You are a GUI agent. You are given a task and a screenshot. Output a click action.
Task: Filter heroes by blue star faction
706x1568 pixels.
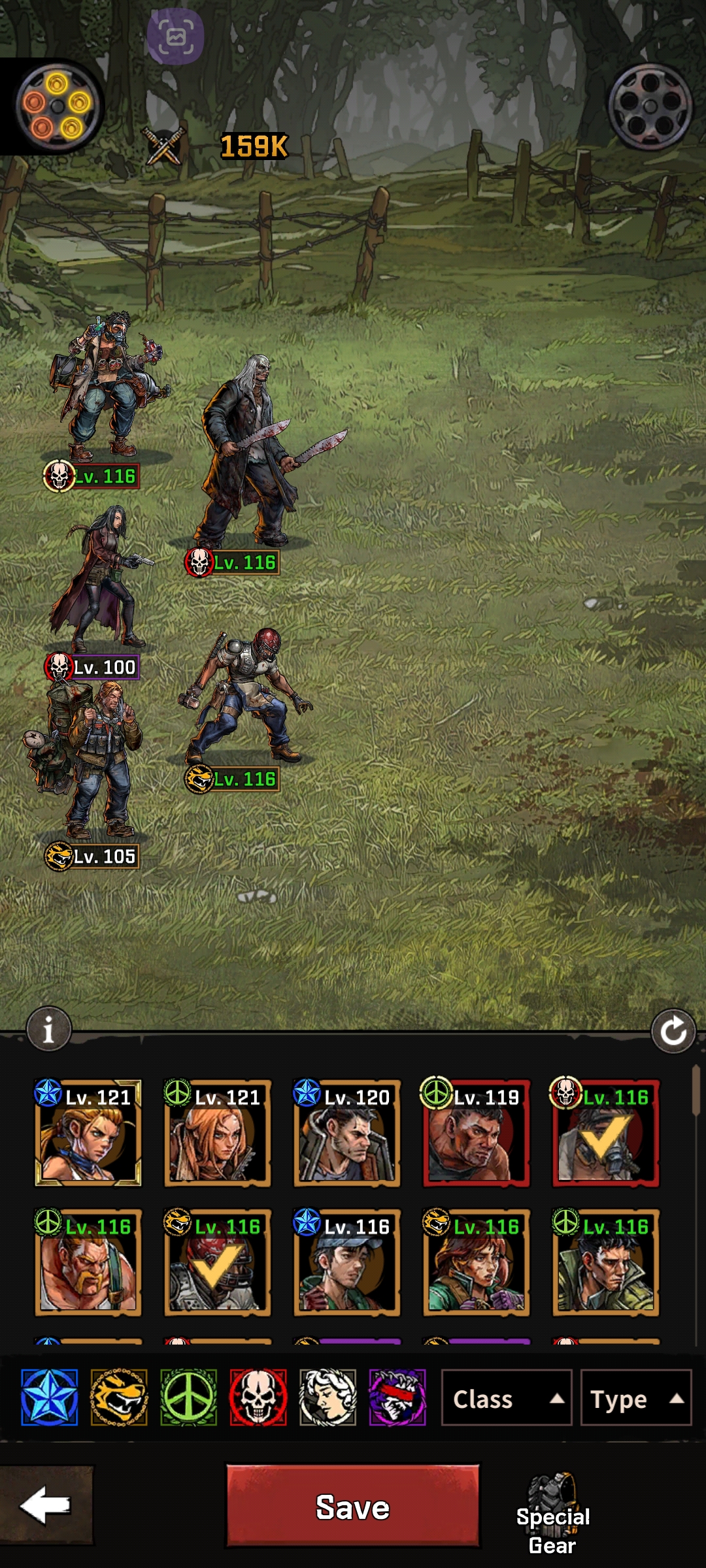point(49,1397)
